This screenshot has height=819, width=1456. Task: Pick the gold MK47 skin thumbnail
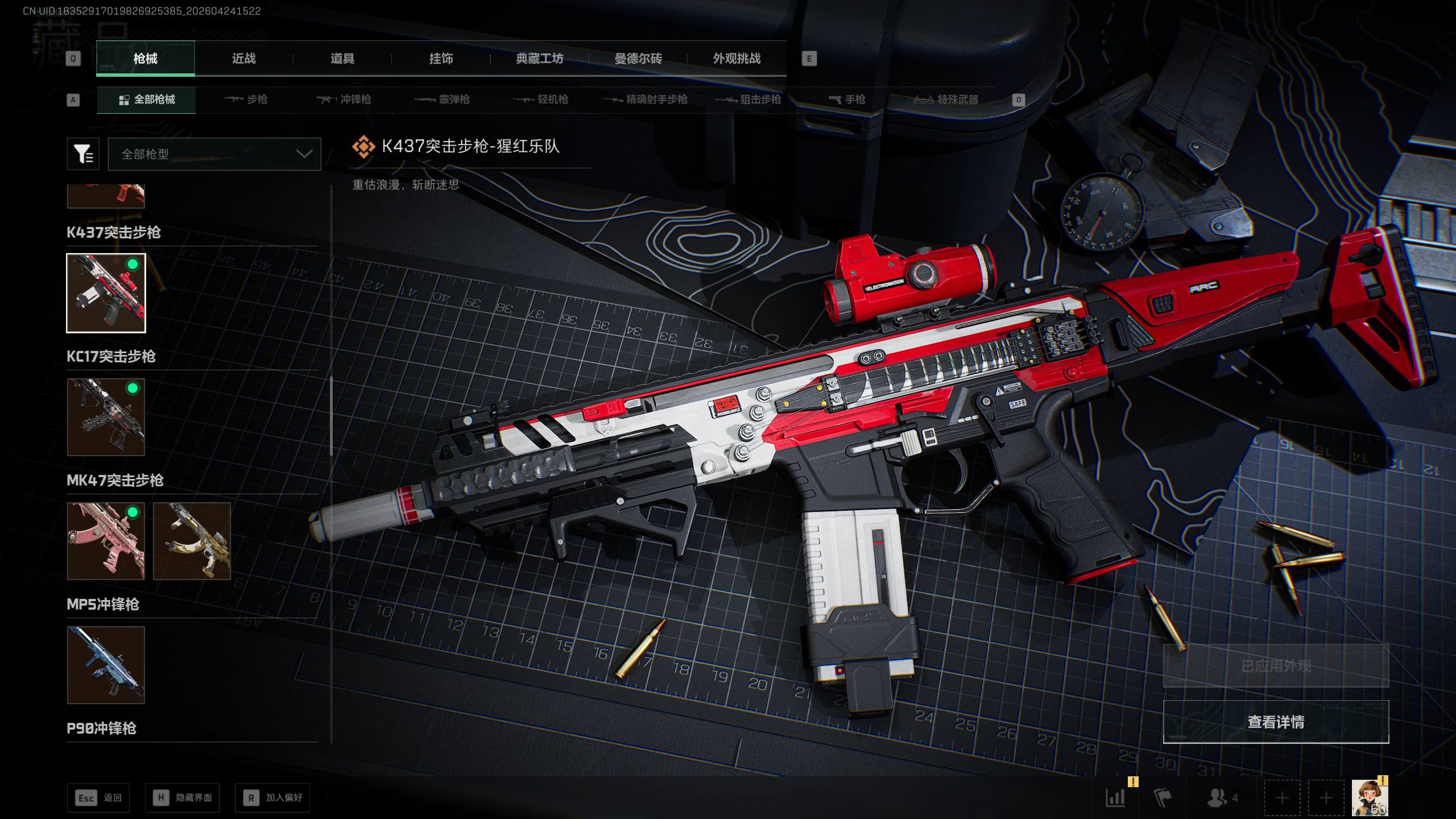coord(192,541)
